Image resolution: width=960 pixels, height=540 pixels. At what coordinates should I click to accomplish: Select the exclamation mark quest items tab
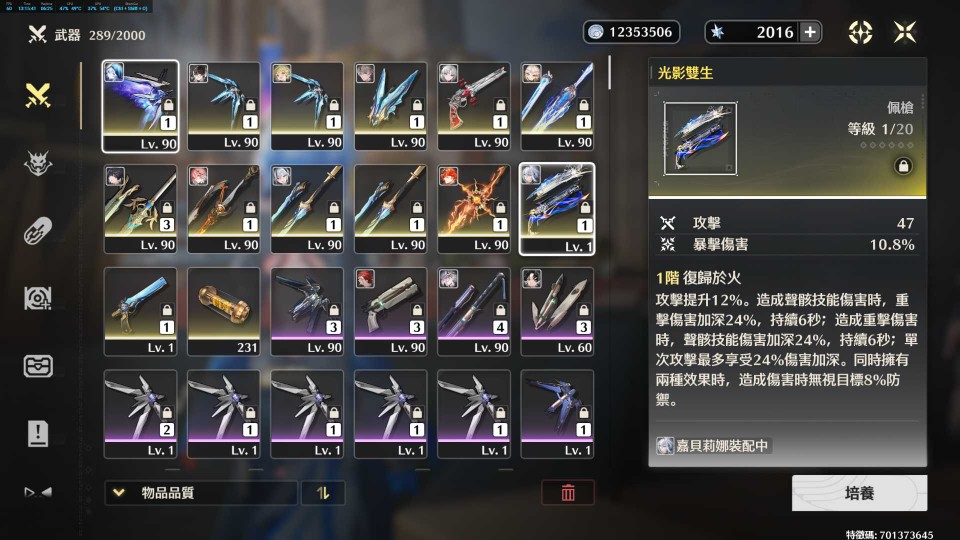click(x=38, y=432)
